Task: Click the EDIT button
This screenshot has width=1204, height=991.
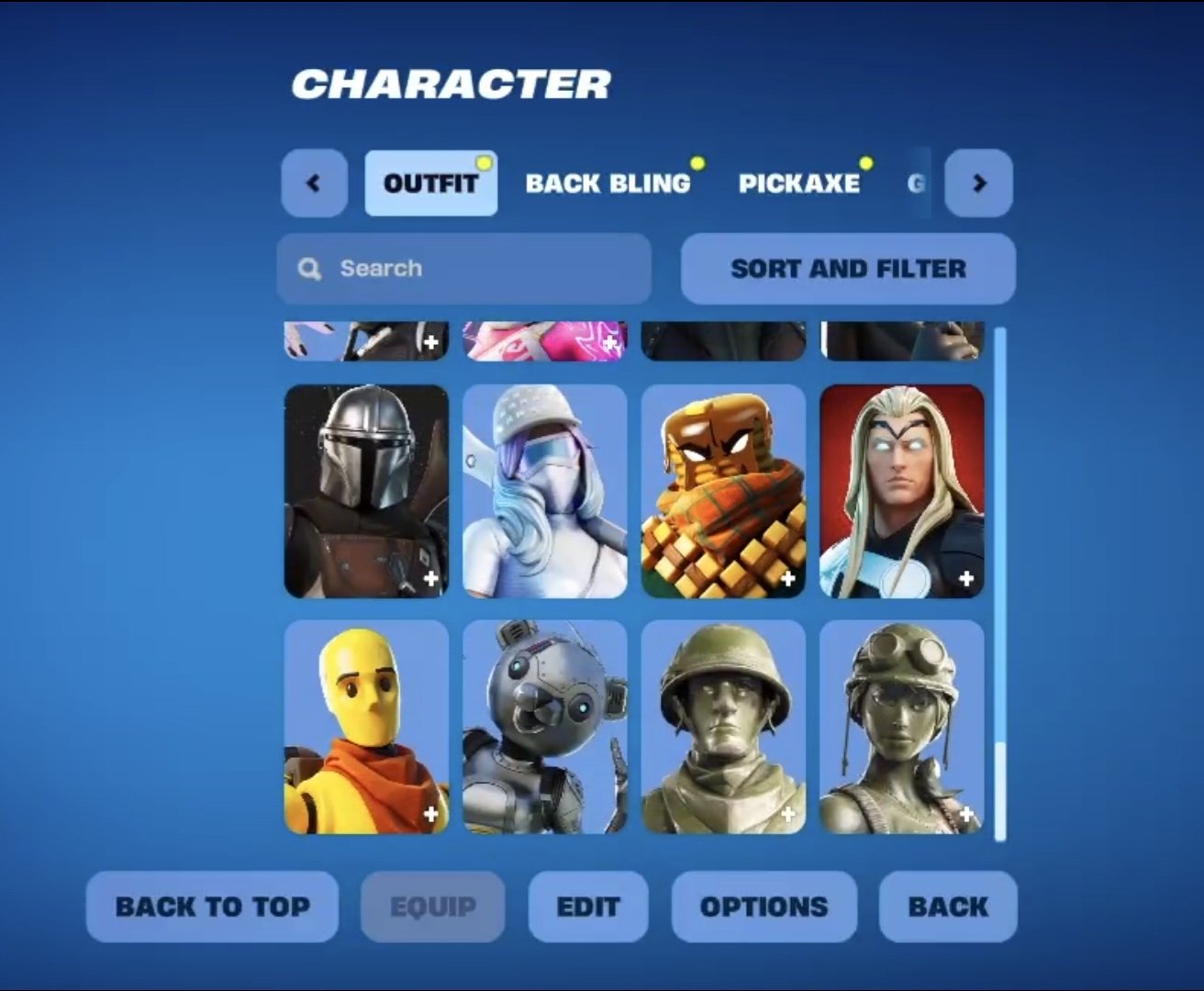Action: pos(588,907)
